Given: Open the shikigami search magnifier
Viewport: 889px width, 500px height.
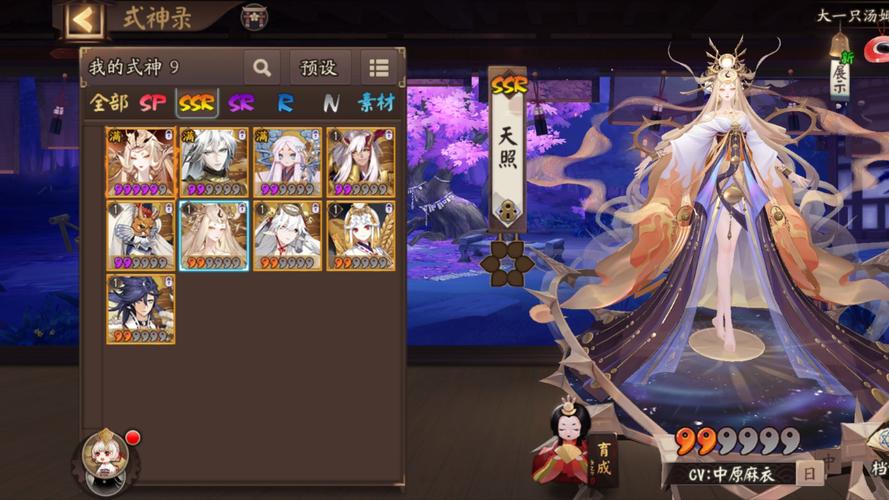Looking at the screenshot, I should click(262, 68).
